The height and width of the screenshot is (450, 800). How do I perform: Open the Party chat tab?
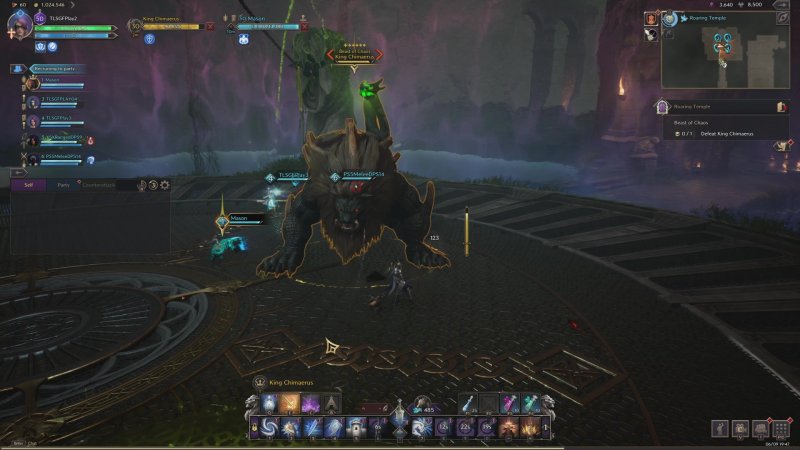(63, 185)
